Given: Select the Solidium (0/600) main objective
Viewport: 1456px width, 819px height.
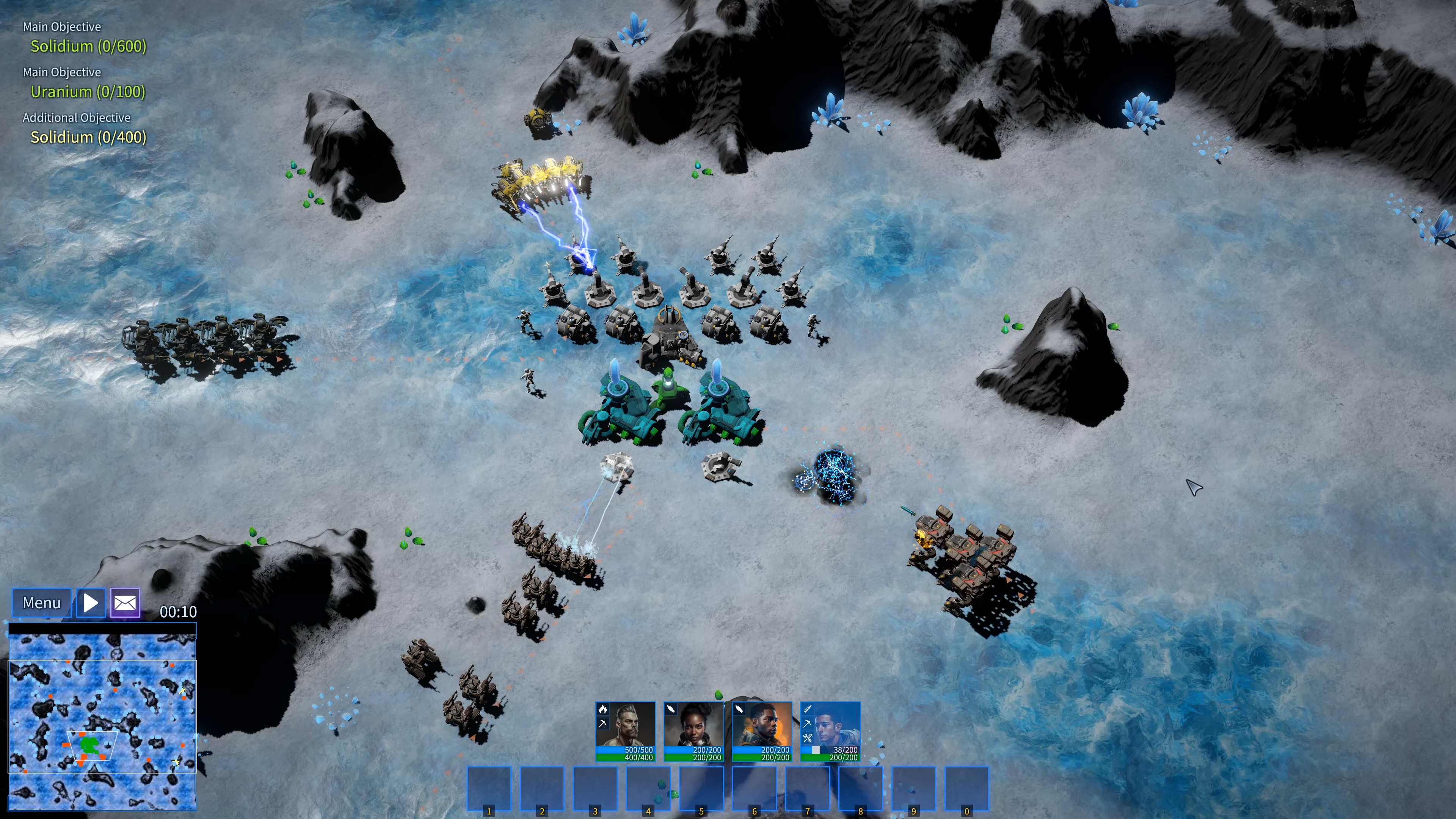Looking at the screenshot, I should [88, 46].
